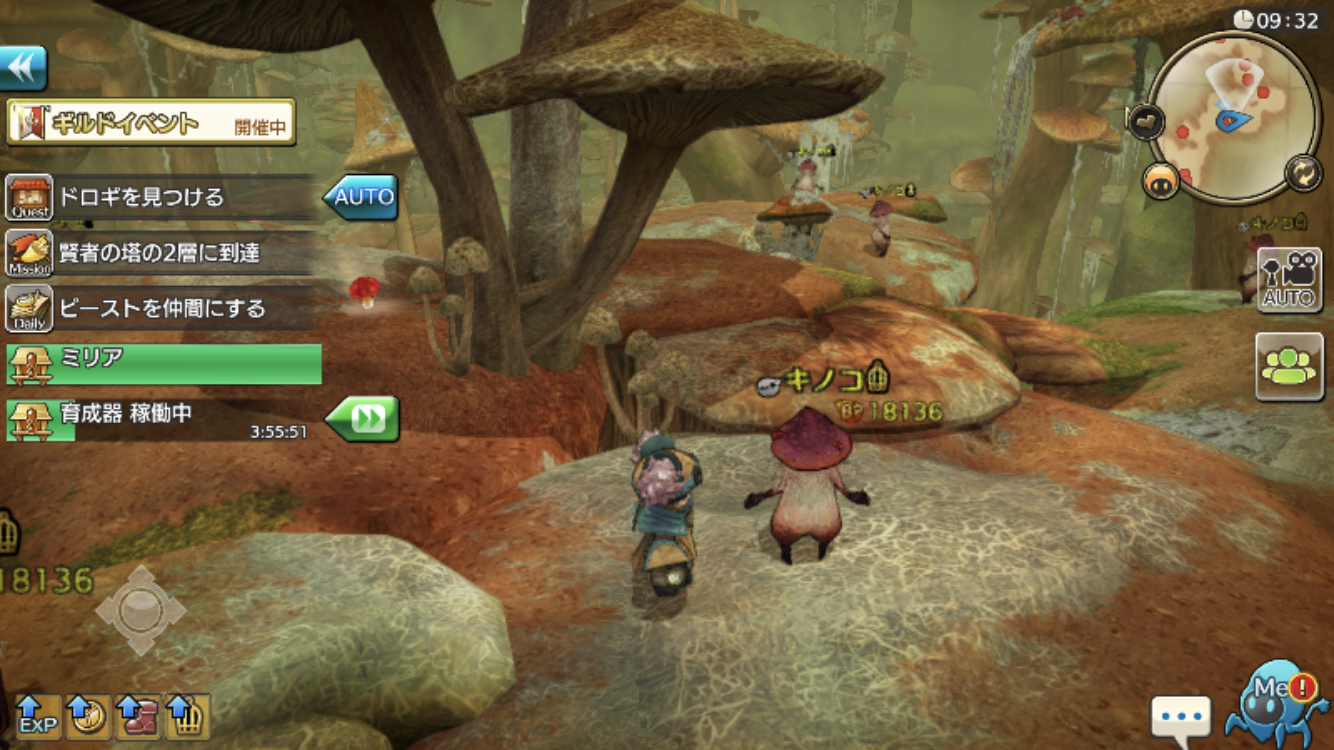Click the gold coin boost icon

[x=88, y=717]
